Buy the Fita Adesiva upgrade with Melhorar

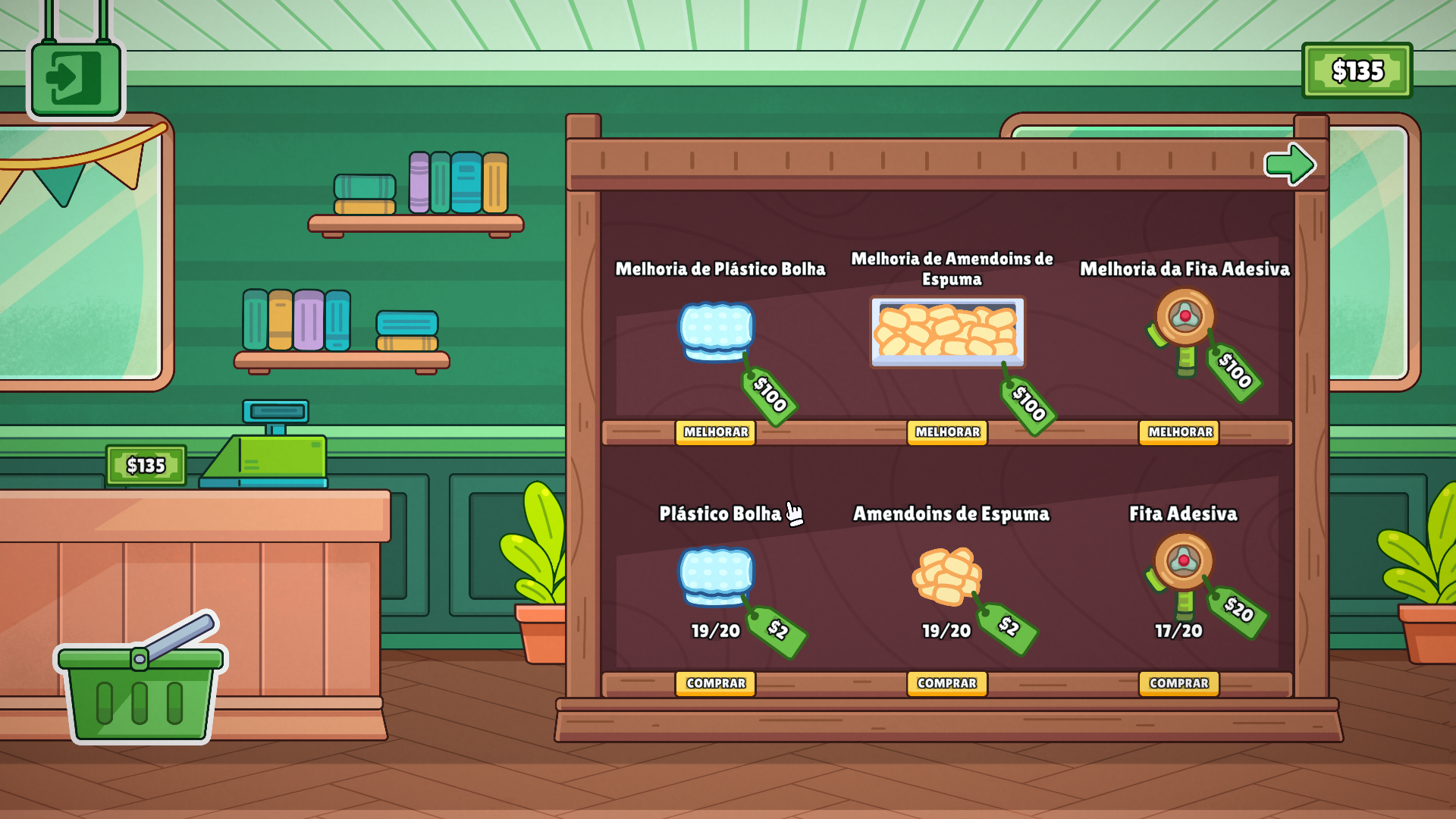click(1179, 432)
